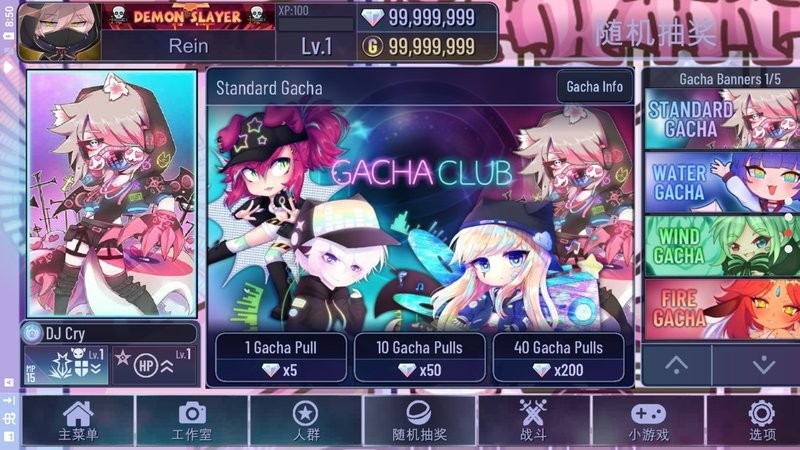The height and width of the screenshot is (450, 800).
Task: Buy 1 Gacha Pull for 5 gems
Action: 280,358
